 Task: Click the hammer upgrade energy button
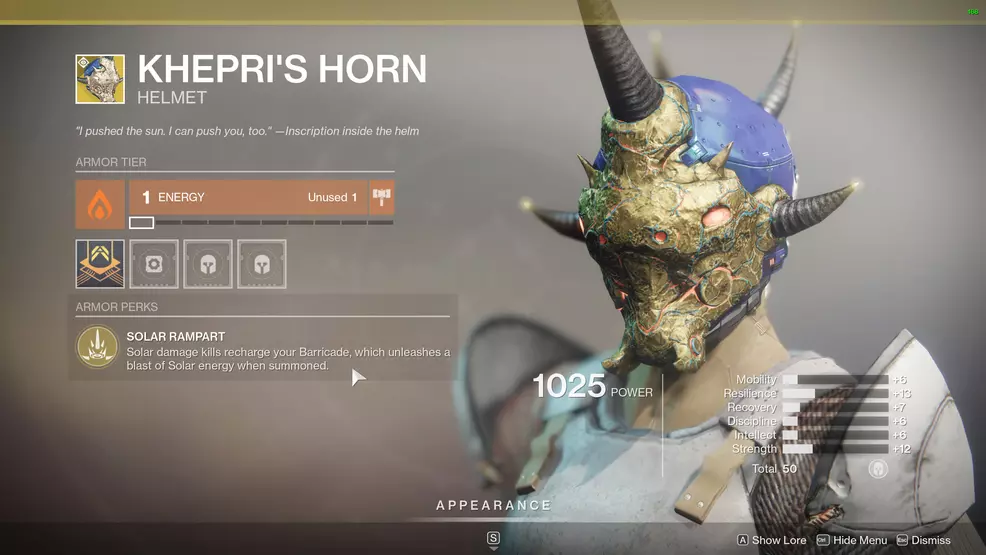(381, 198)
